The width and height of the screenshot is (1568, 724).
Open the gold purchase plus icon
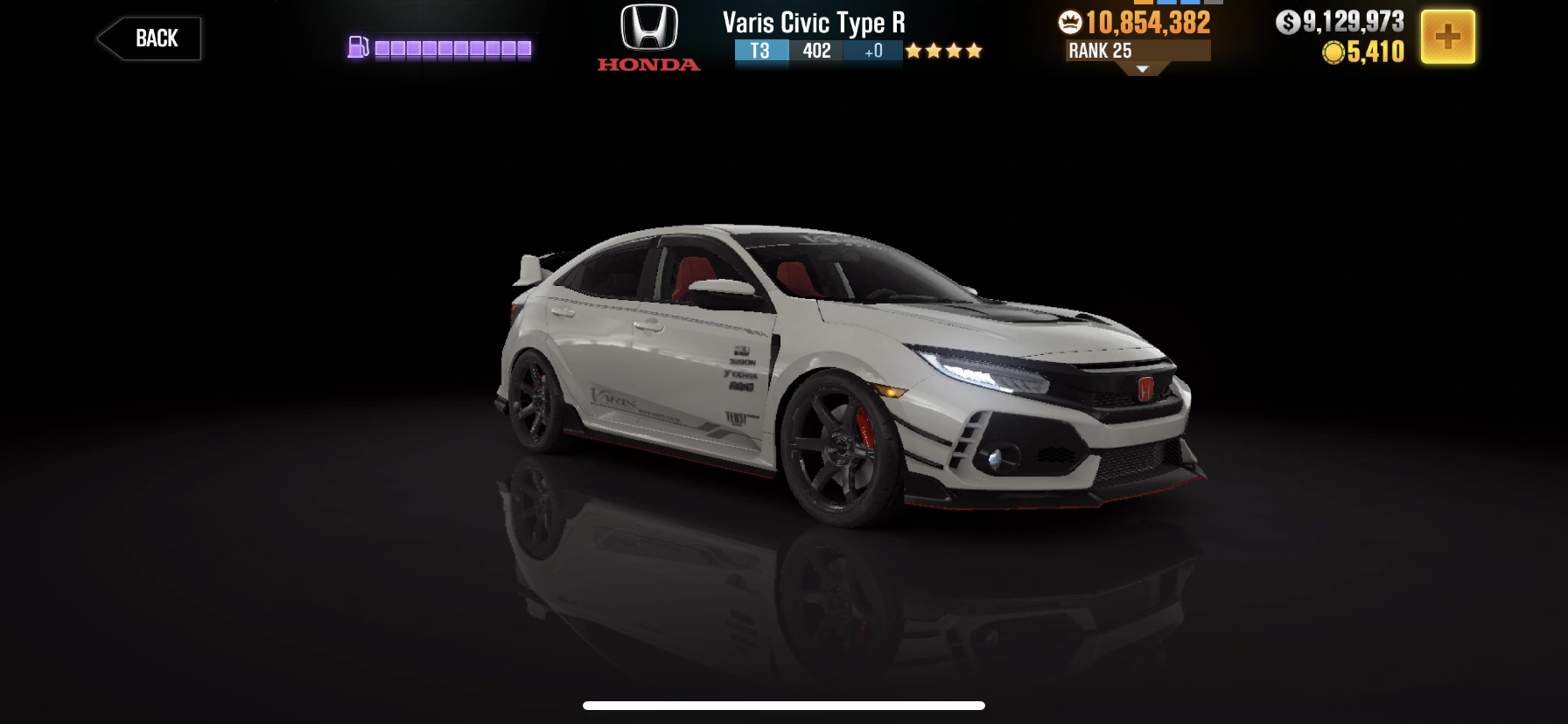(x=1450, y=37)
